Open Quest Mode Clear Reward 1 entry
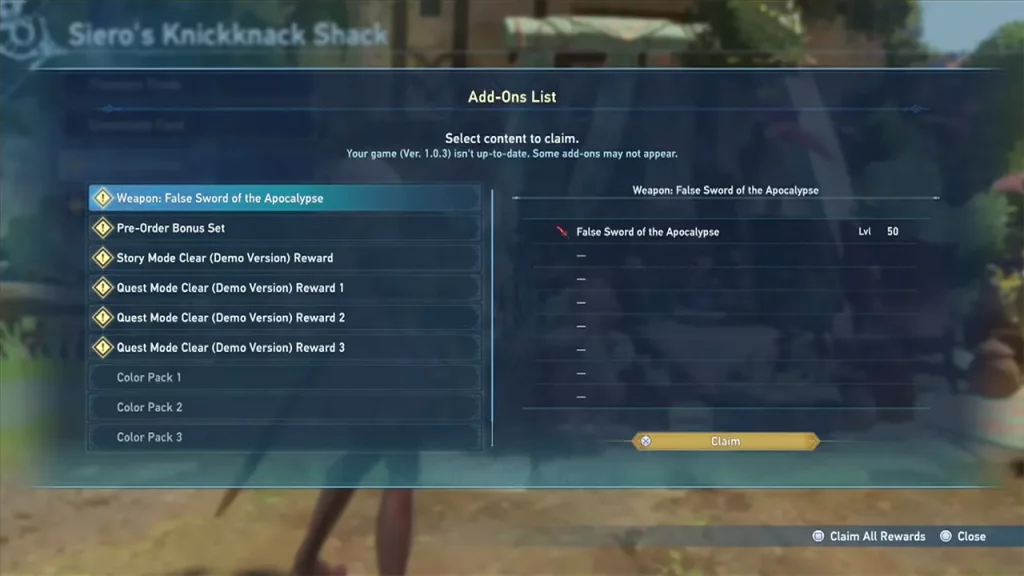1024x576 pixels. (x=285, y=288)
